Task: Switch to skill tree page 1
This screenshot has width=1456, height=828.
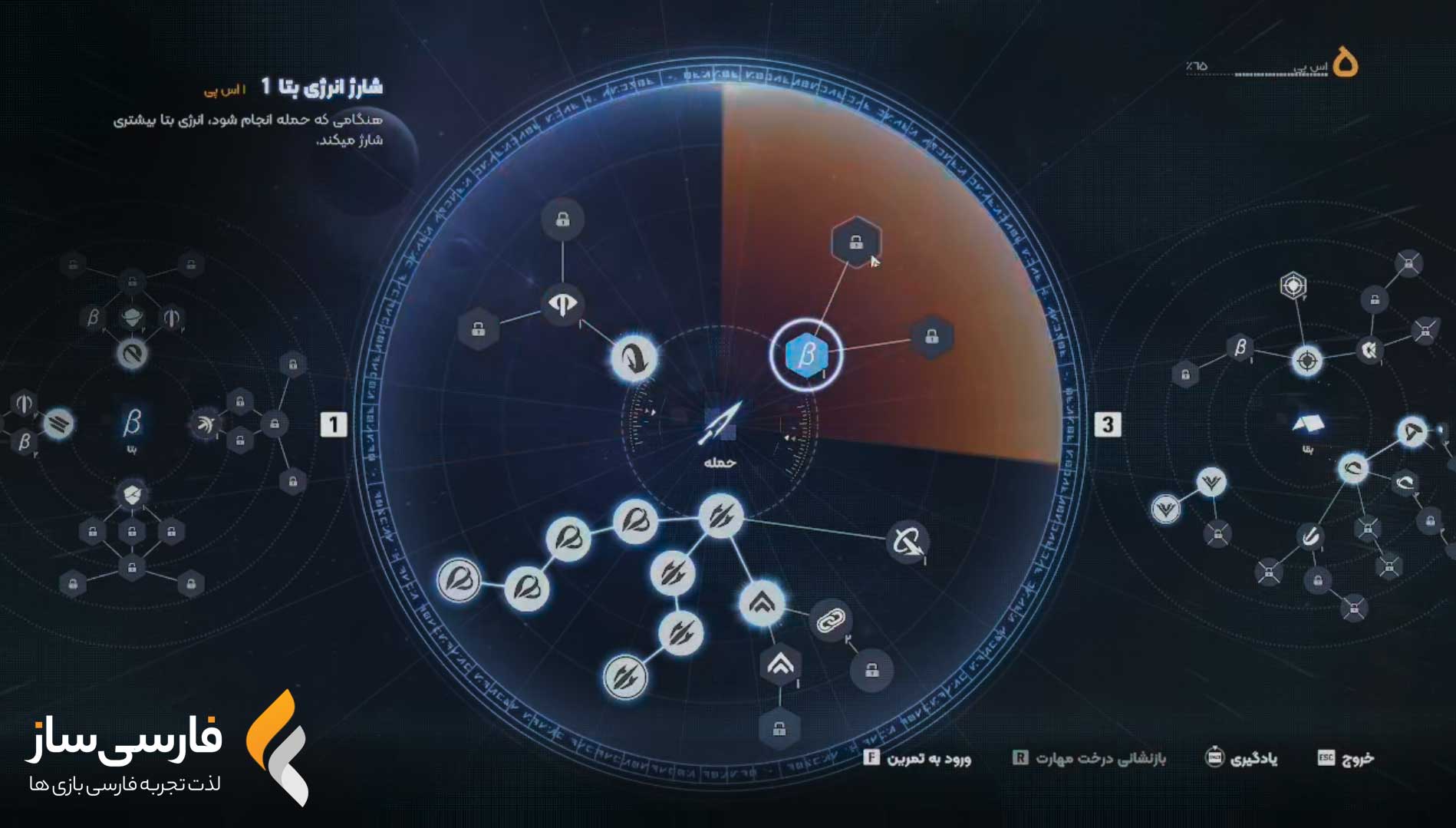Action: click(334, 424)
